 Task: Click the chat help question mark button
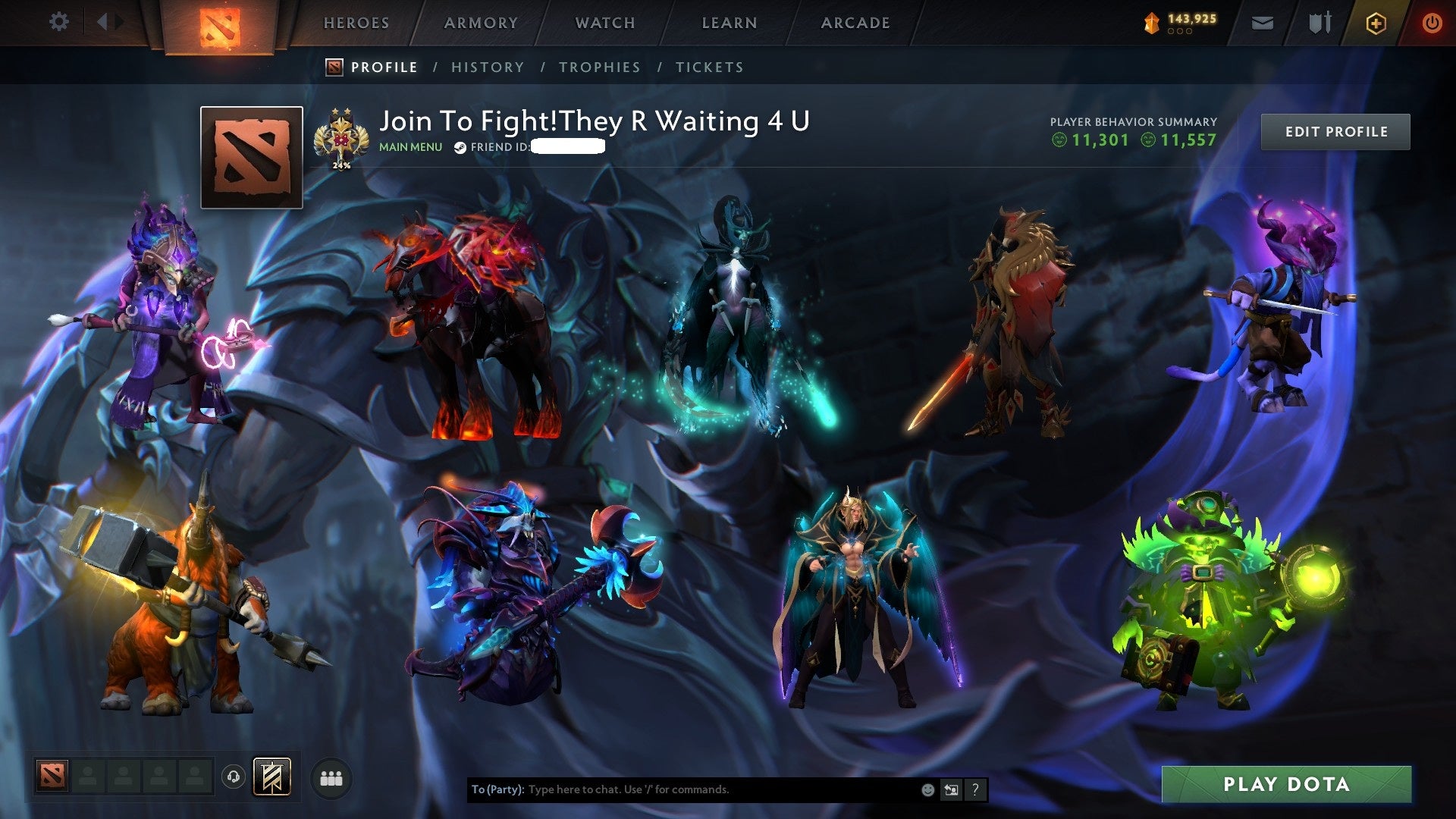point(975,789)
